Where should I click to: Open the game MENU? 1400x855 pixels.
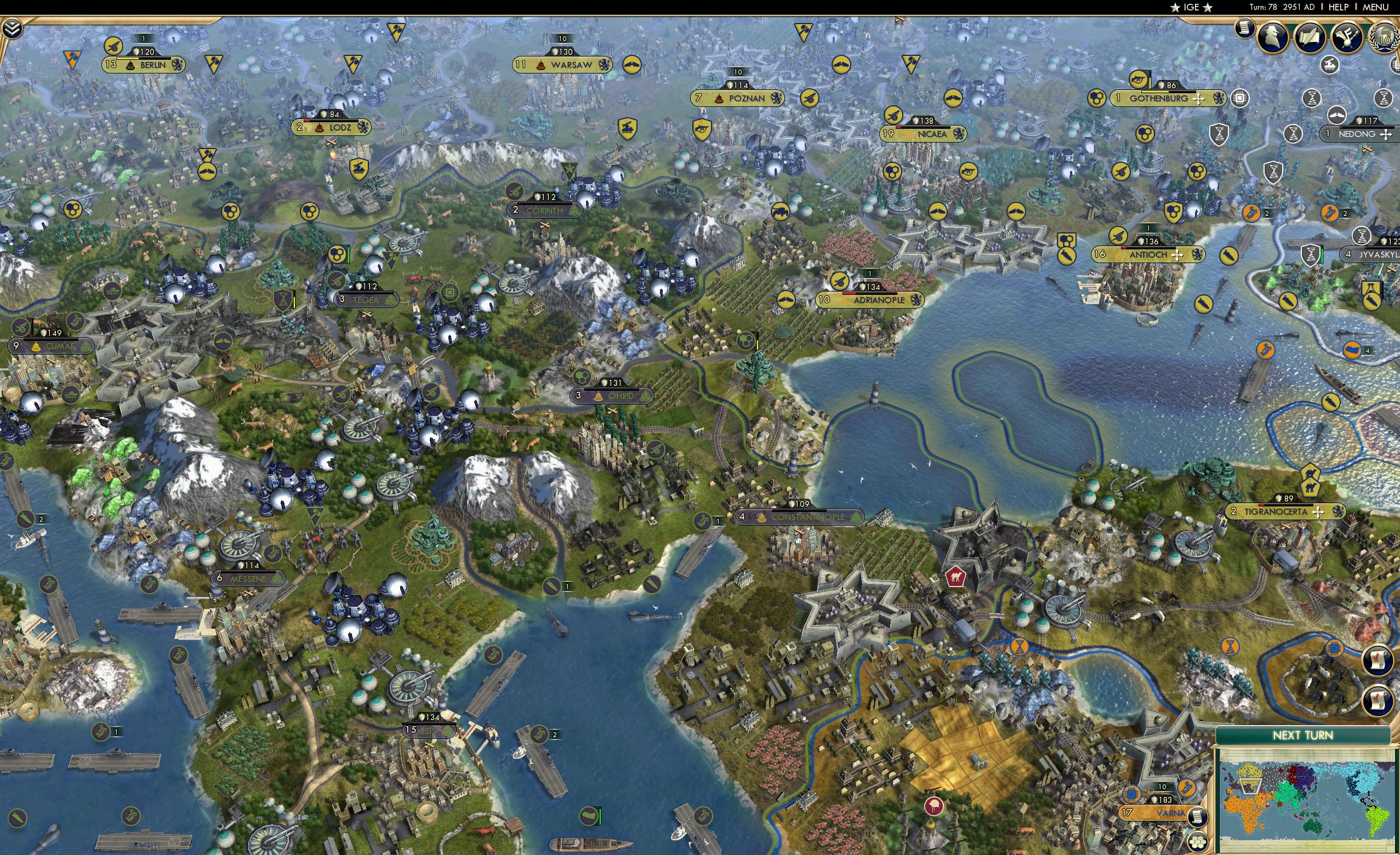(x=1377, y=7)
